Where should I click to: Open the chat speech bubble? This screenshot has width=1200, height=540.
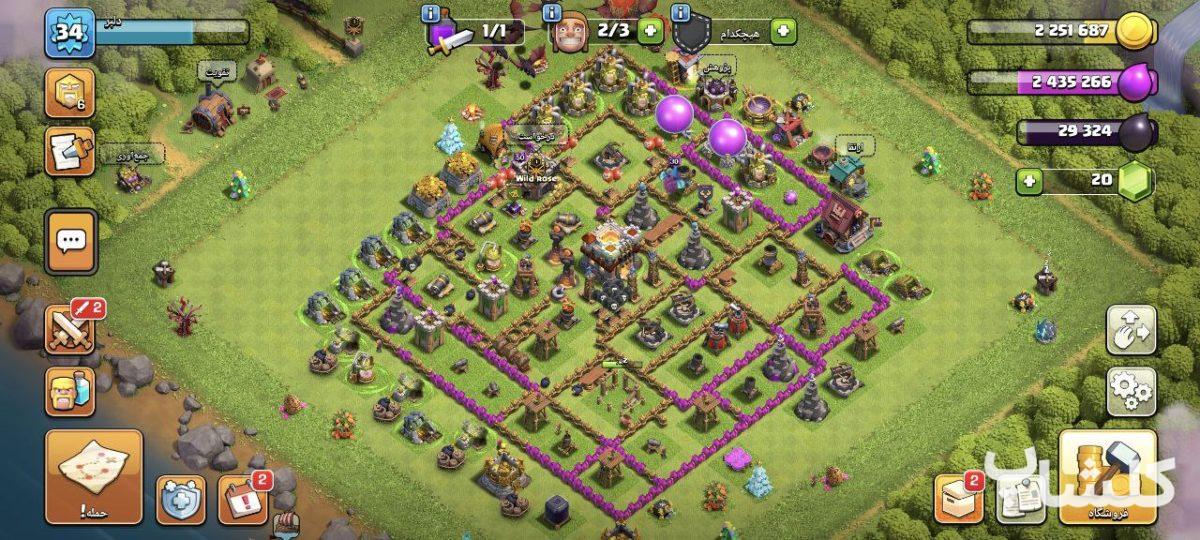pyautogui.click(x=71, y=241)
